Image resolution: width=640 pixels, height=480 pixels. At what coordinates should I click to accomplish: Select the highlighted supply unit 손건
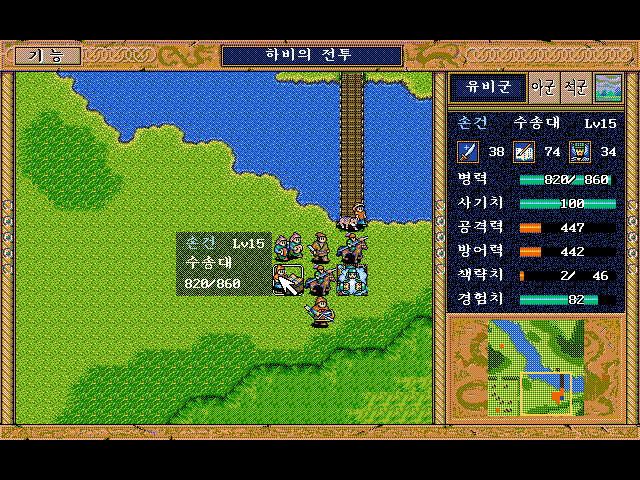pyautogui.click(x=288, y=280)
